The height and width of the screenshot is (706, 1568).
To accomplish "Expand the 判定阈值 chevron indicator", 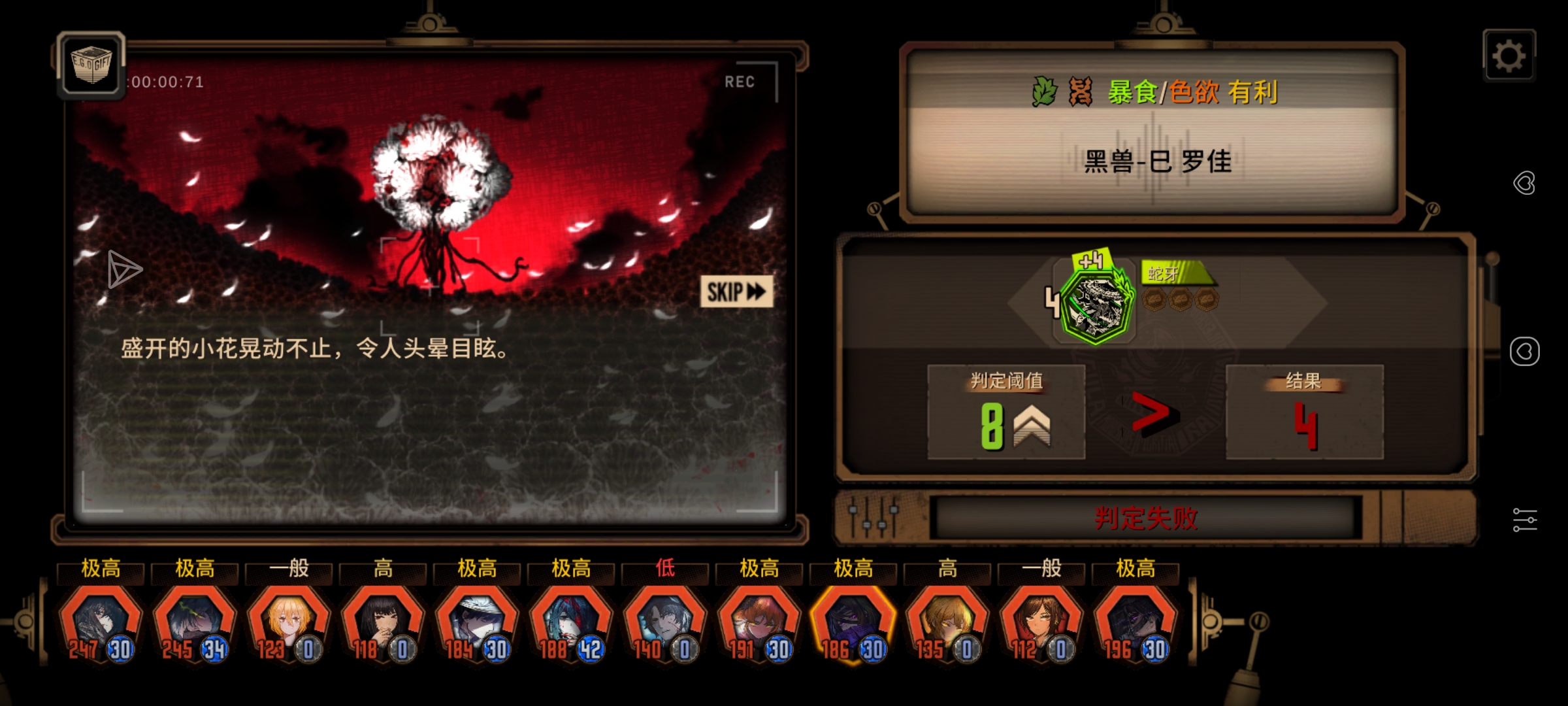I will 1031,425.
